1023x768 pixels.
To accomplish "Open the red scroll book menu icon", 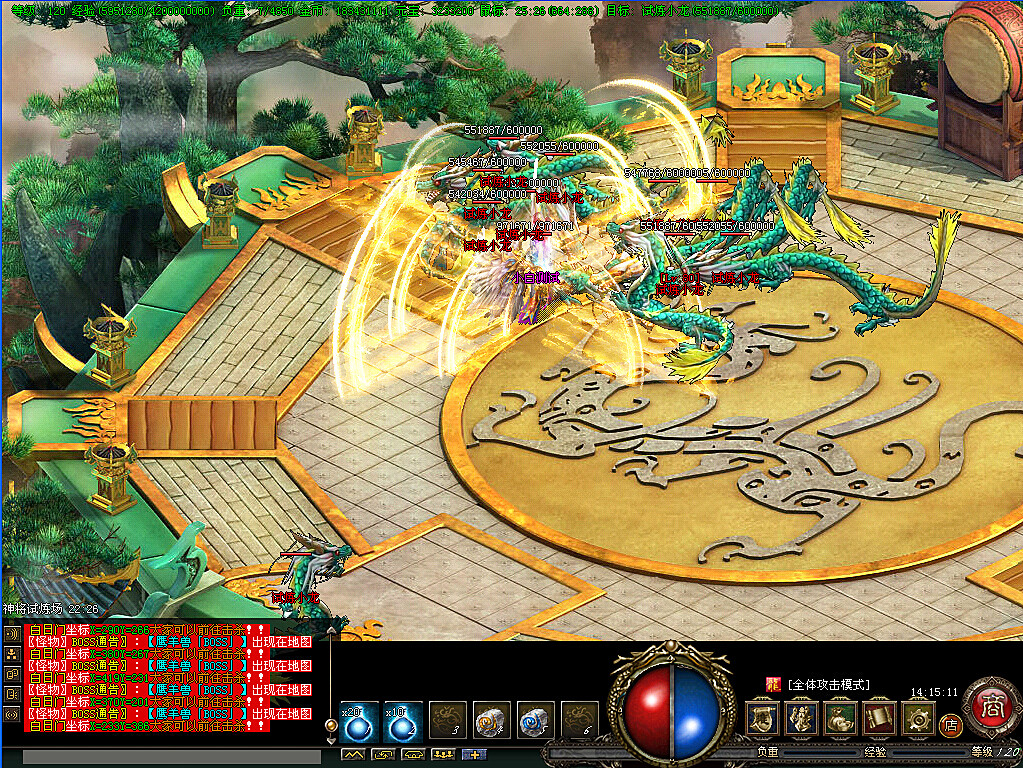I will pyautogui.click(x=879, y=717).
